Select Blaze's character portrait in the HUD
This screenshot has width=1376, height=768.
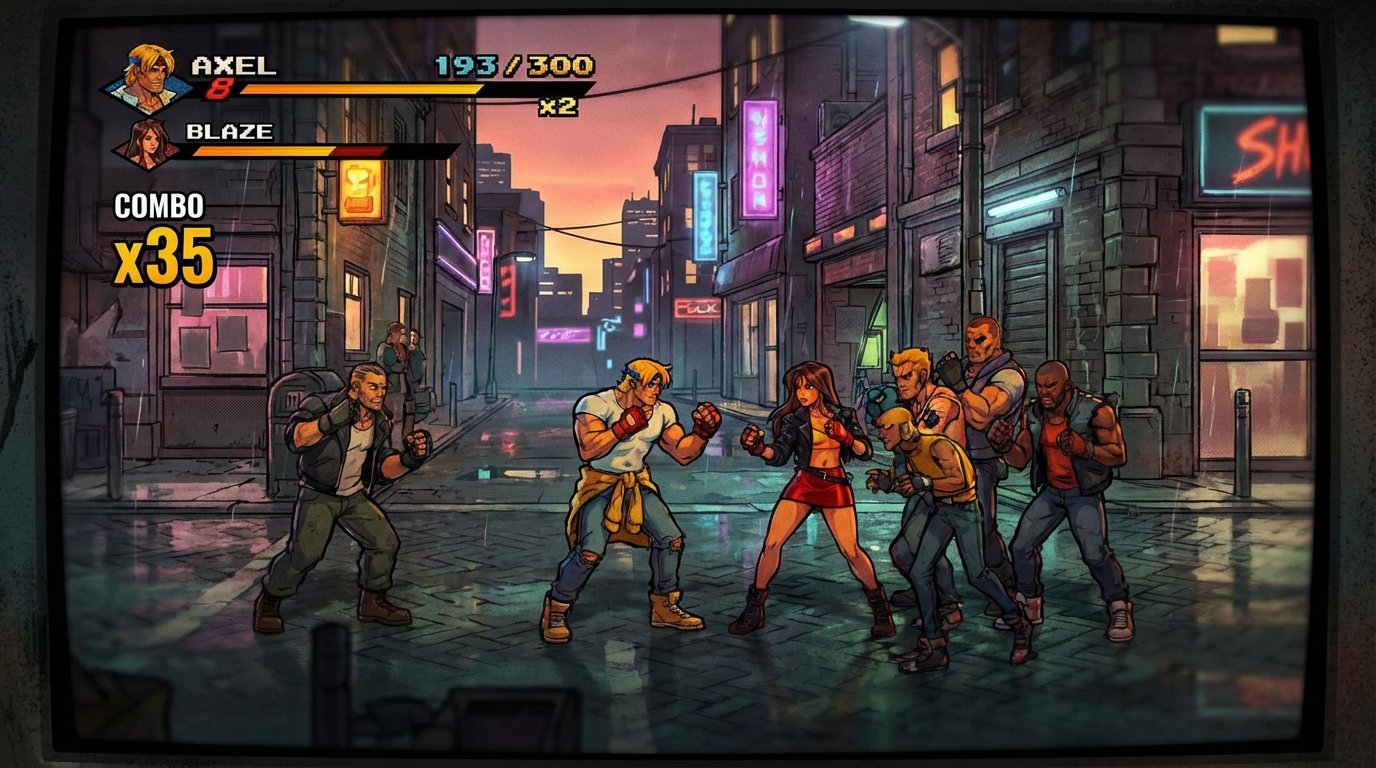148,146
